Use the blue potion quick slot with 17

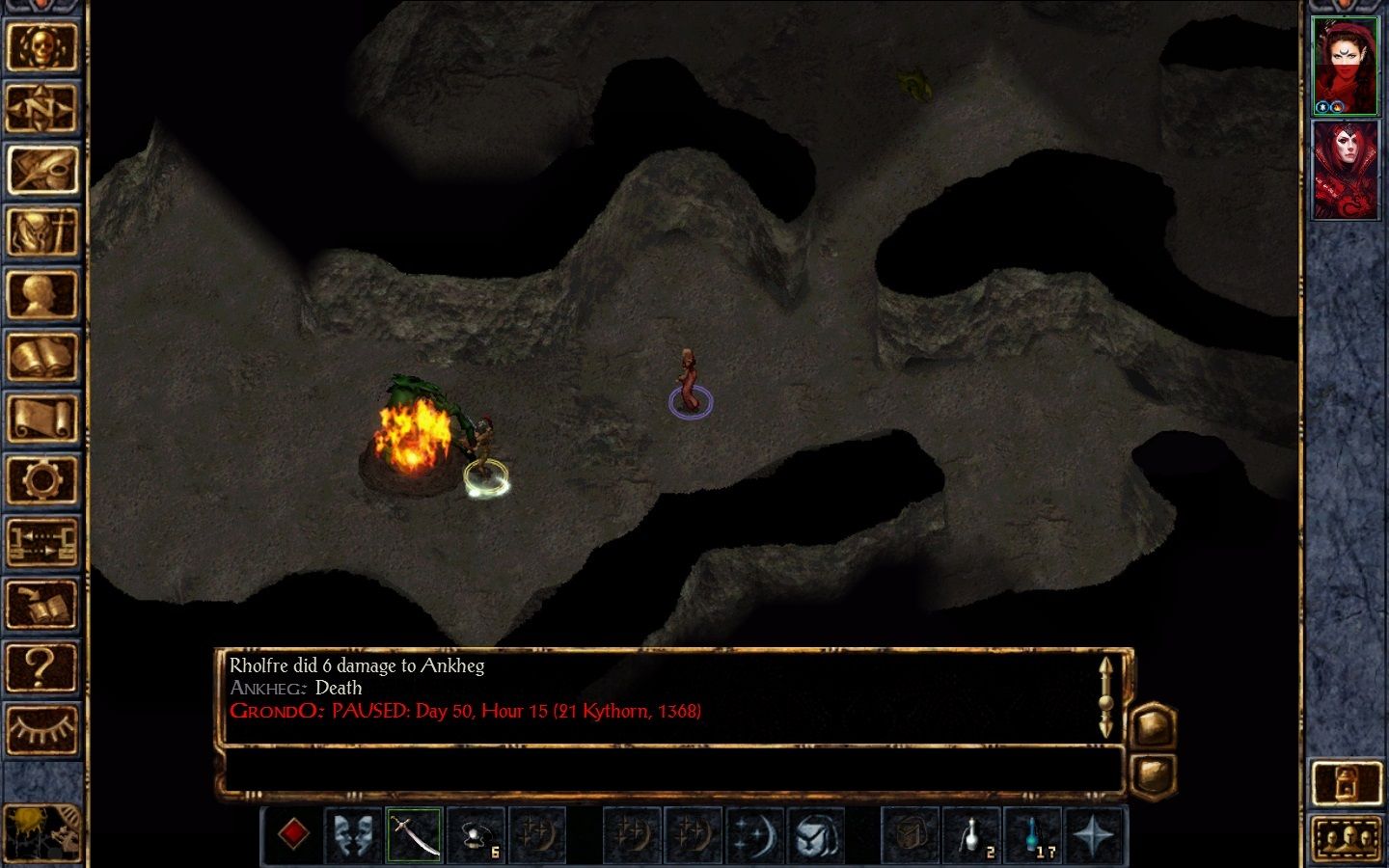[x=1032, y=834]
